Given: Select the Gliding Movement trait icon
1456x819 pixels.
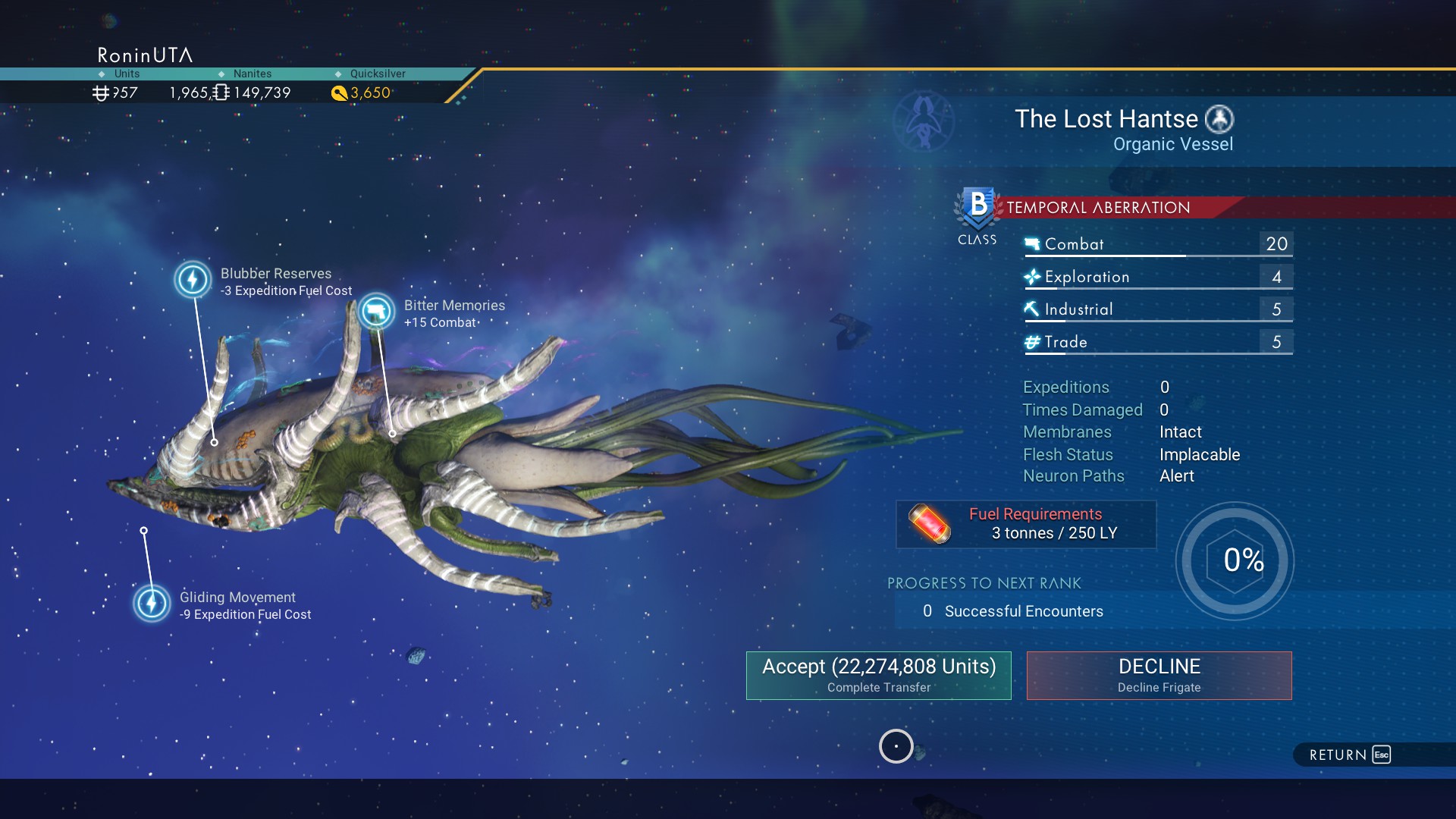Looking at the screenshot, I should [x=152, y=603].
